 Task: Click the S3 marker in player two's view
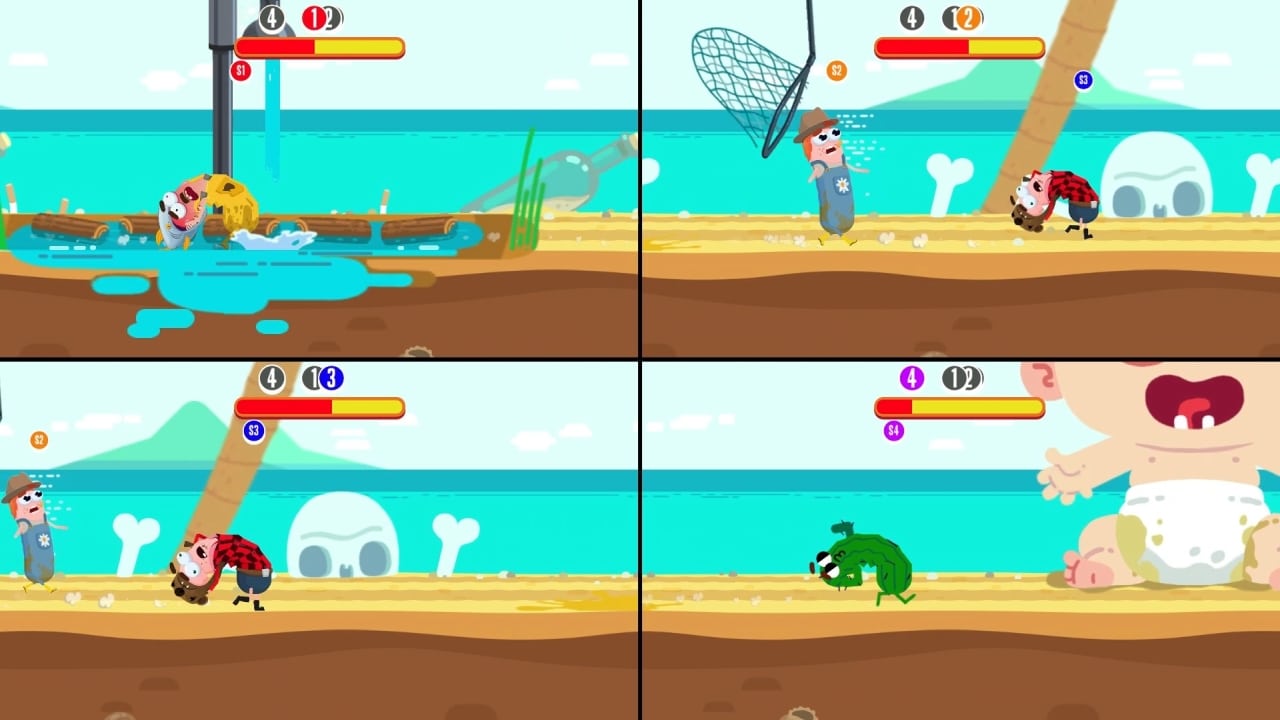click(1083, 80)
